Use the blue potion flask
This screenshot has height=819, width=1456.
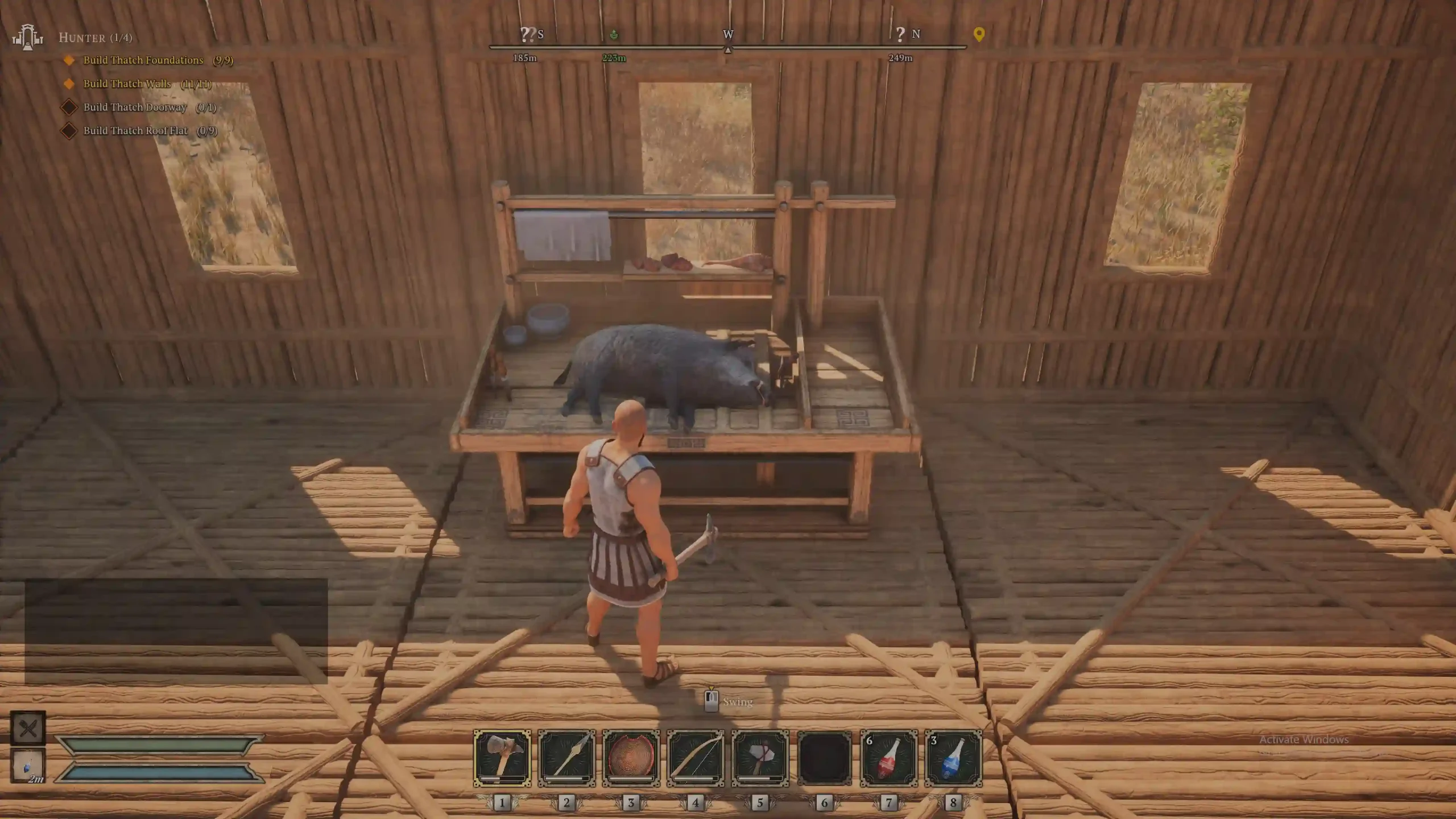coord(953,758)
